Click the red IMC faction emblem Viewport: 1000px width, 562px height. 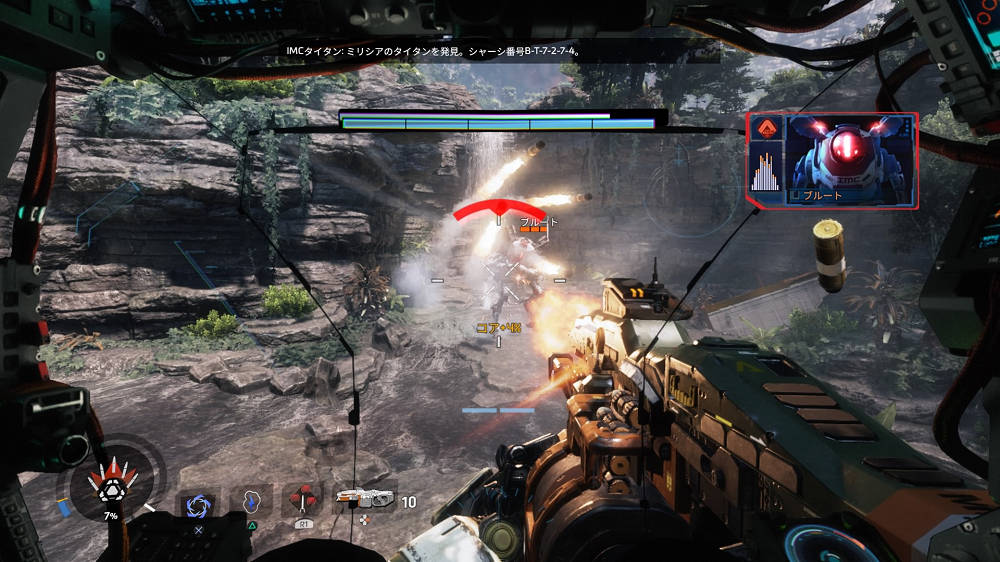[769, 129]
